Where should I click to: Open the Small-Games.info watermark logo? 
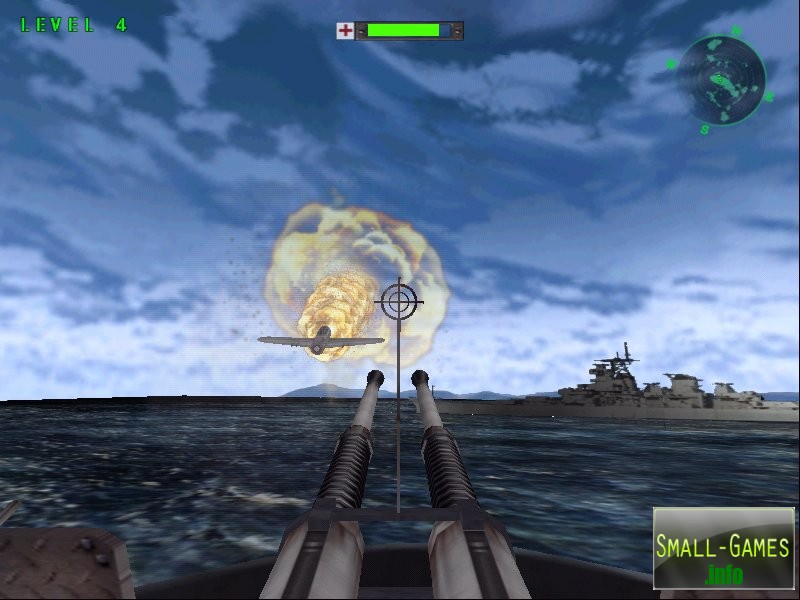pyautogui.click(x=723, y=548)
